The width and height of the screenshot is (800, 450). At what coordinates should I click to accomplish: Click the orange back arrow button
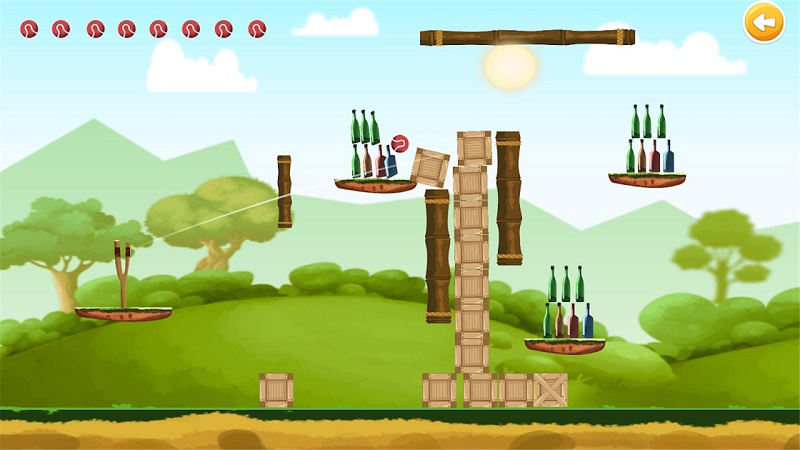[763, 22]
